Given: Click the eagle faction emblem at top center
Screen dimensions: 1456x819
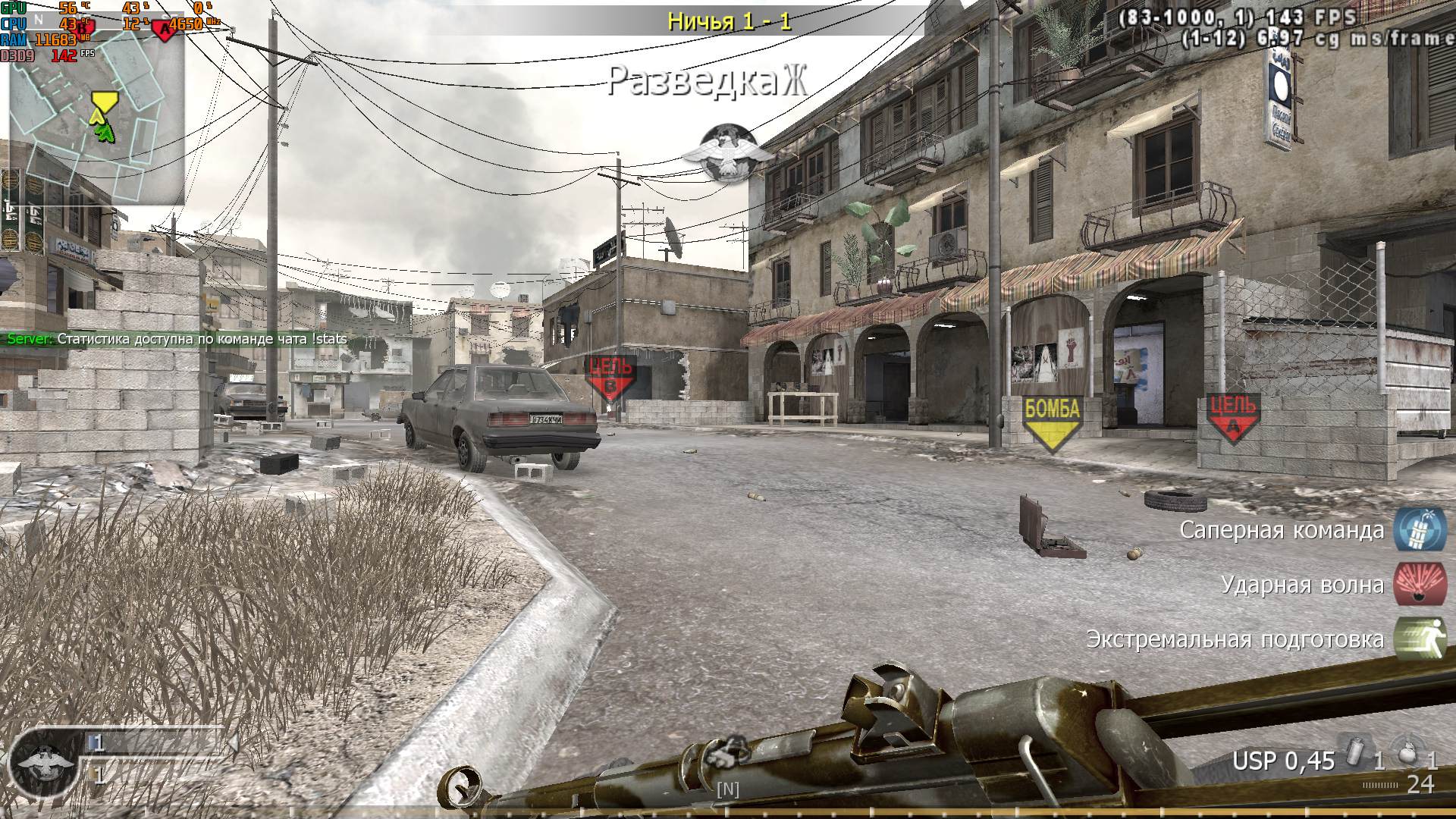Looking at the screenshot, I should tap(726, 150).
